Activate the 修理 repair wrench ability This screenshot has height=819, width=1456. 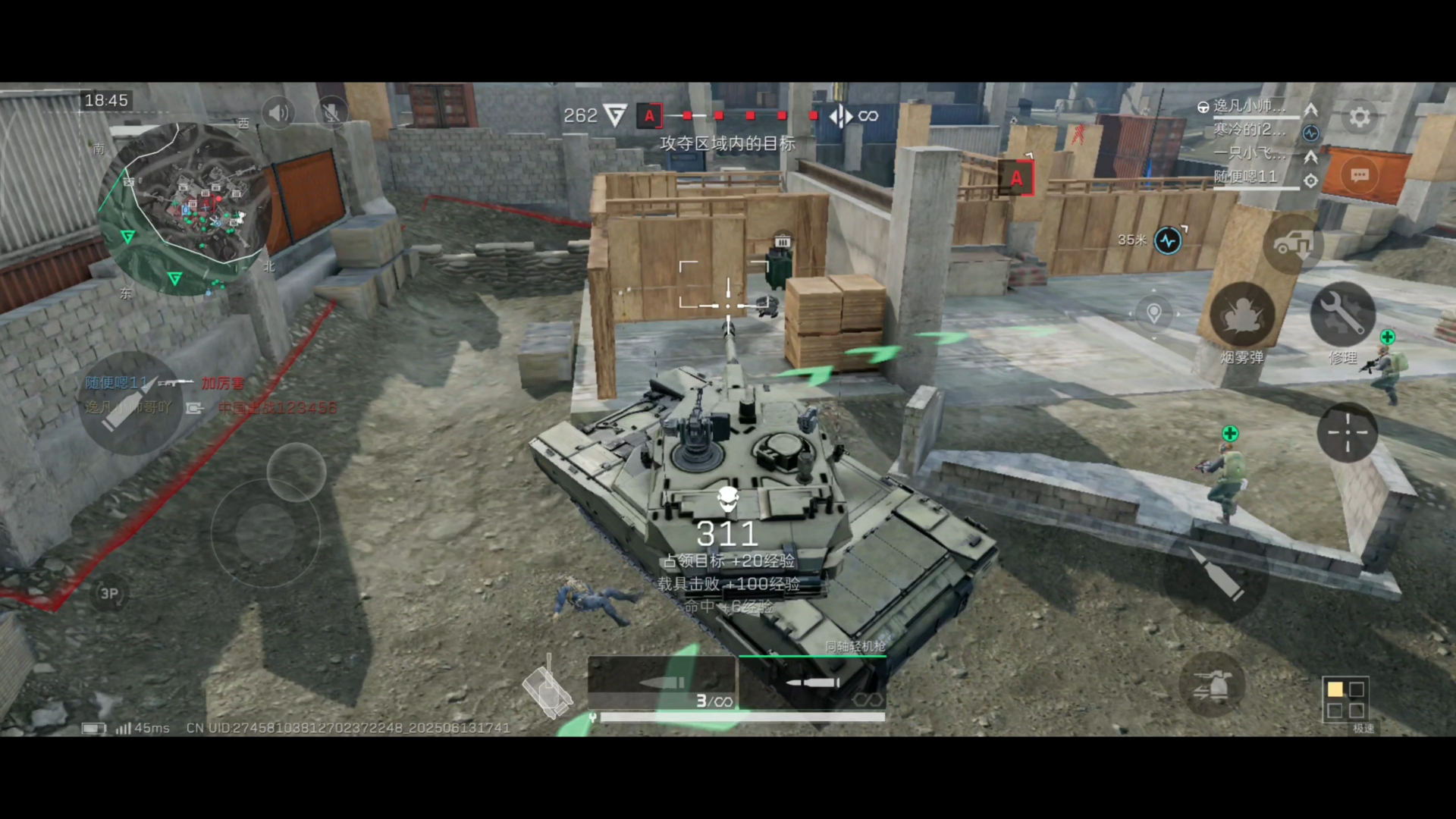click(1342, 315)
